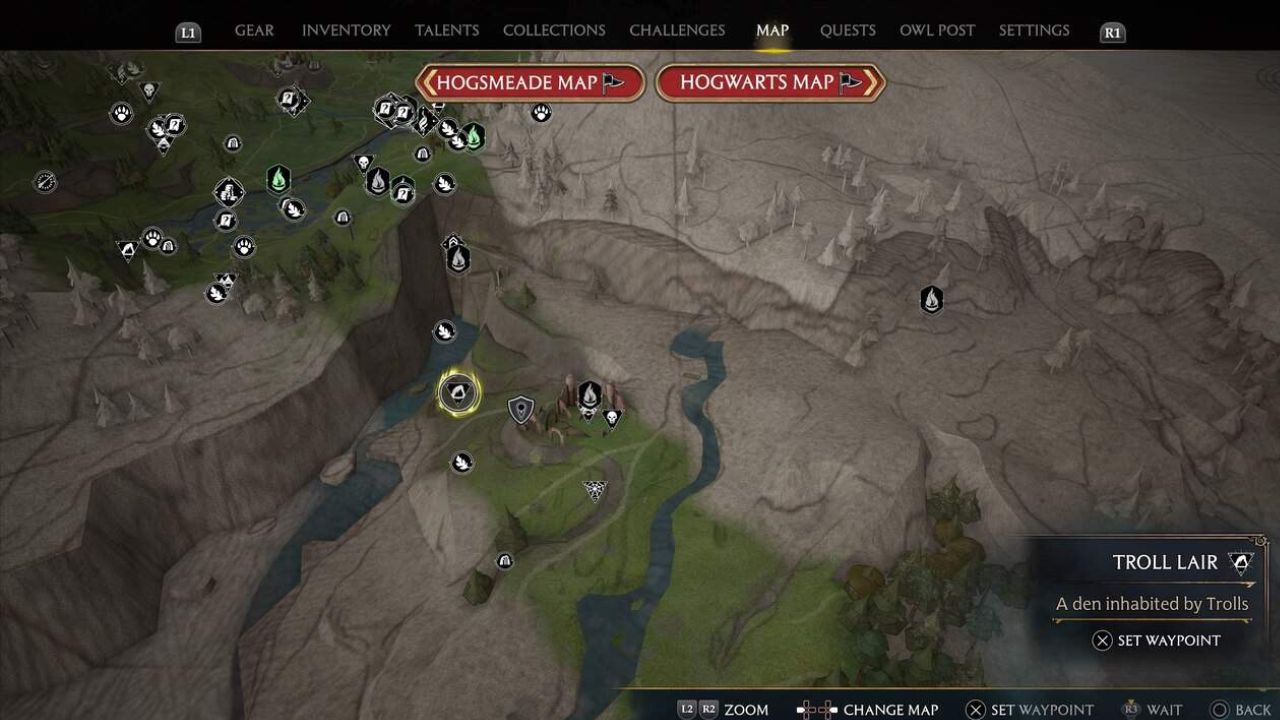Open the Hogsmeade Map
This screenshot has width=1280, height=720.
click(530, 83)
